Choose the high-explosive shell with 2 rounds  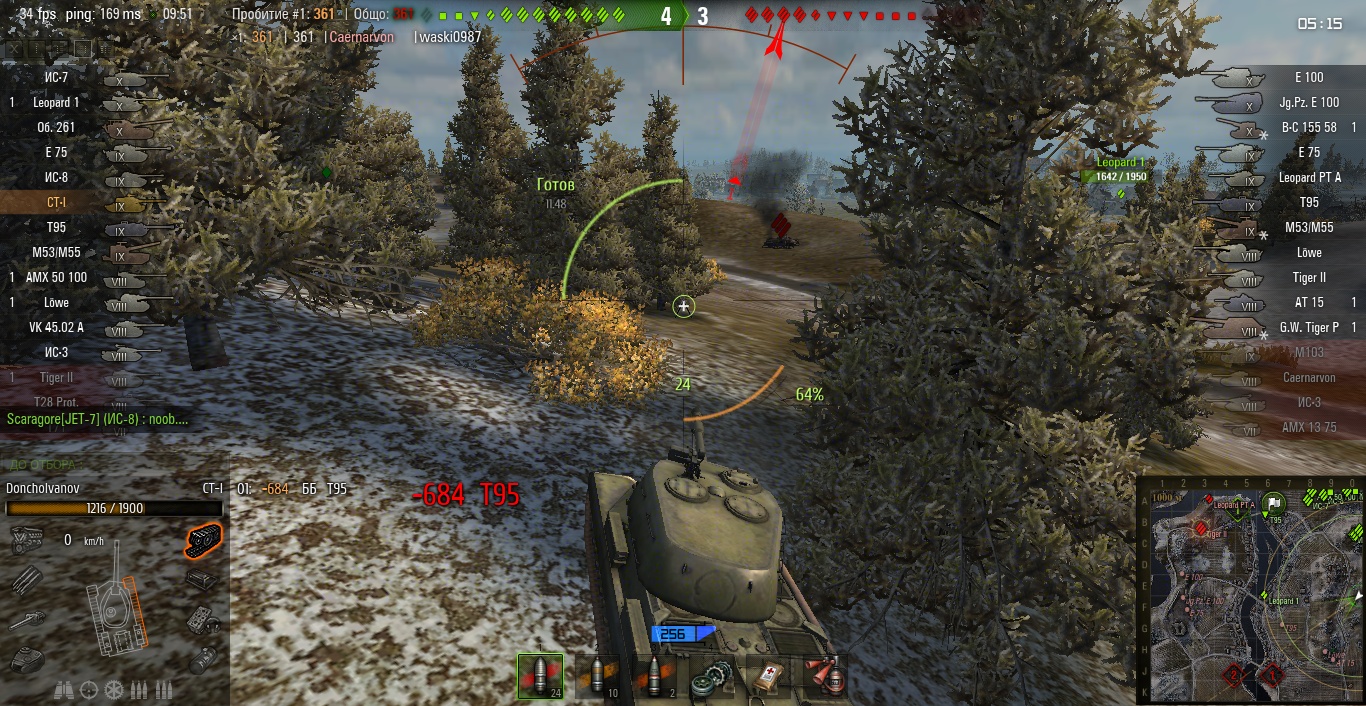point(655,677)
